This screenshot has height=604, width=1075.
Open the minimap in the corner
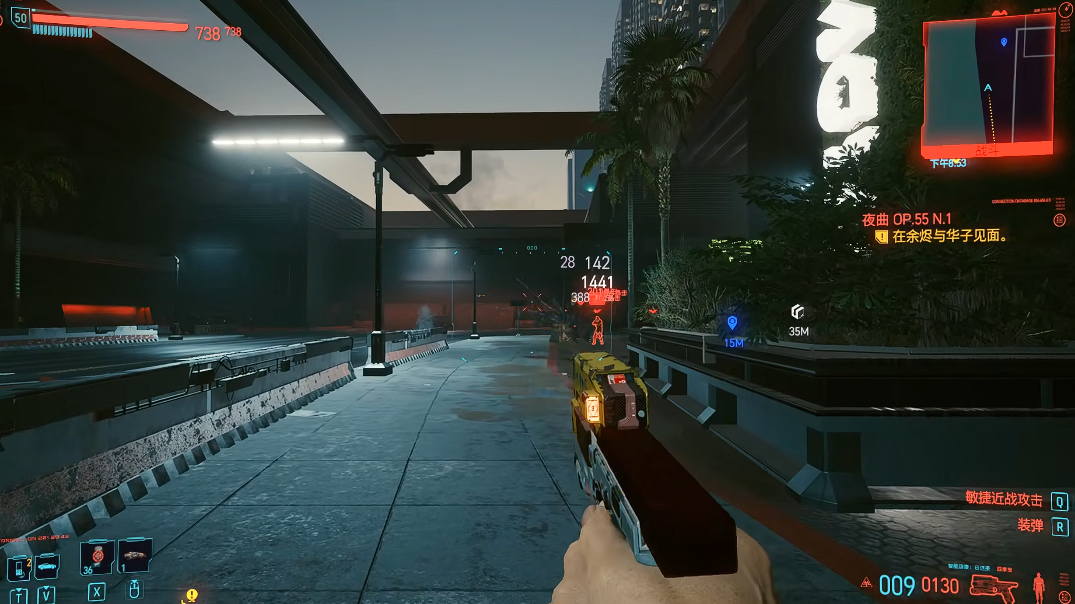click(986, 84)
